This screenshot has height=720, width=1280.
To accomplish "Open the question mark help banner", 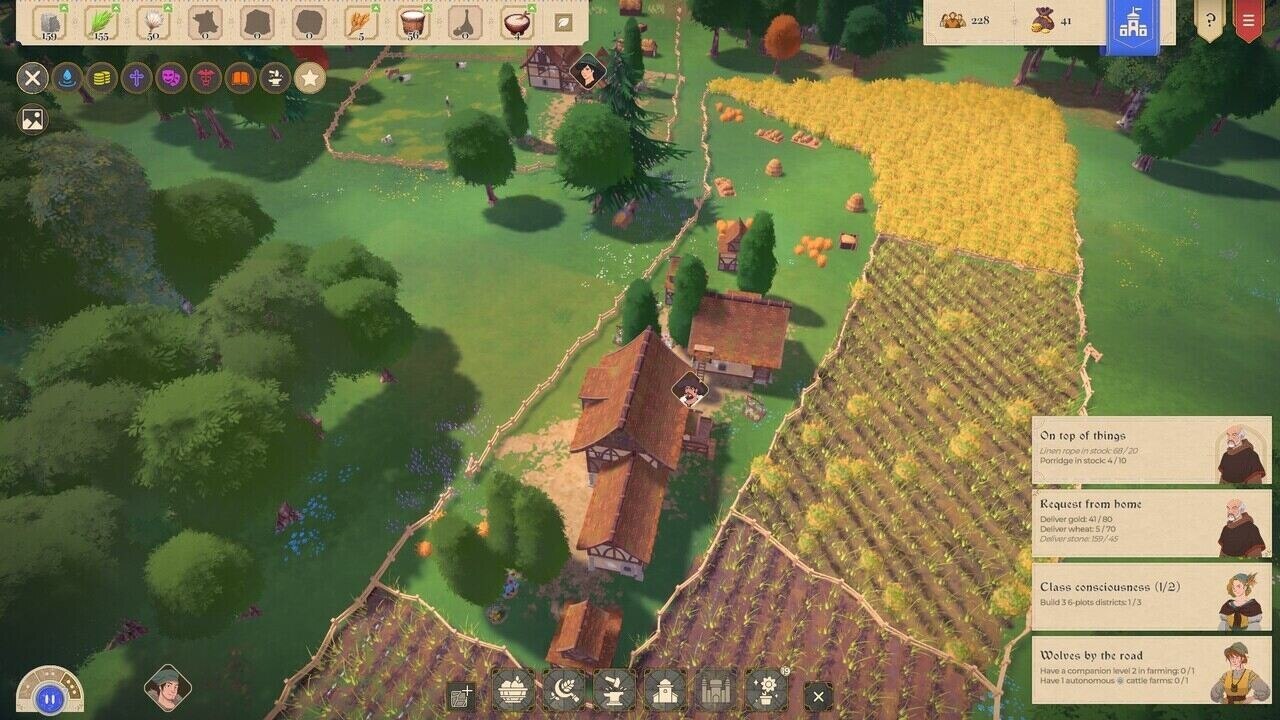I will pos(1210,20).
